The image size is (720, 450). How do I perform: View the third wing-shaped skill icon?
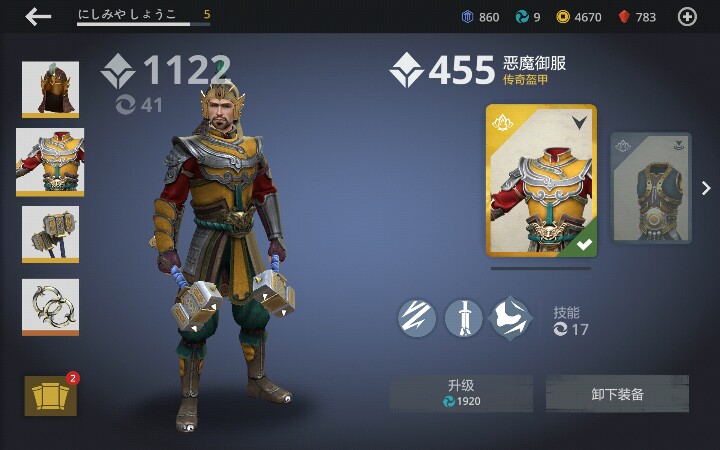point(511,318)
